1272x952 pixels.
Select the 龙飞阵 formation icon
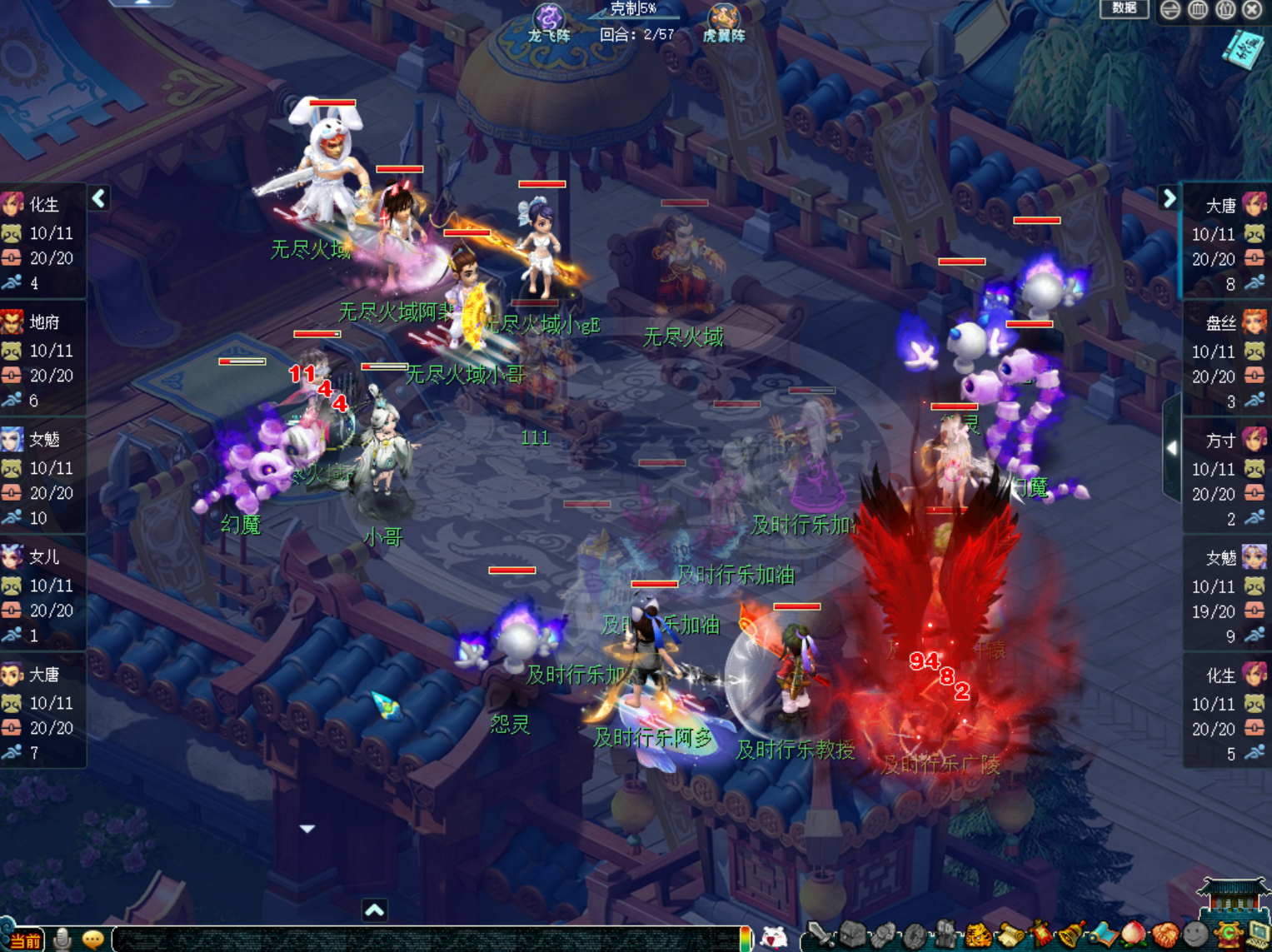tap(549, 22)
